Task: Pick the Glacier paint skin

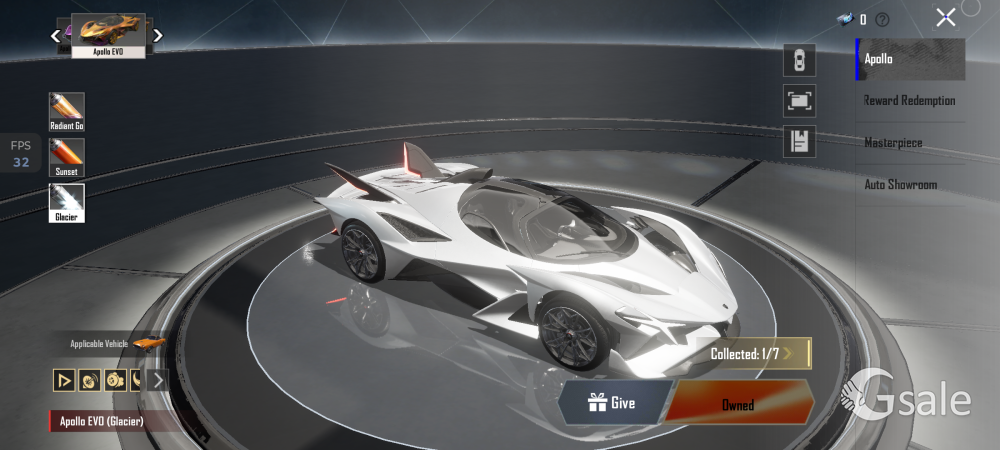Action: [67, 202]
